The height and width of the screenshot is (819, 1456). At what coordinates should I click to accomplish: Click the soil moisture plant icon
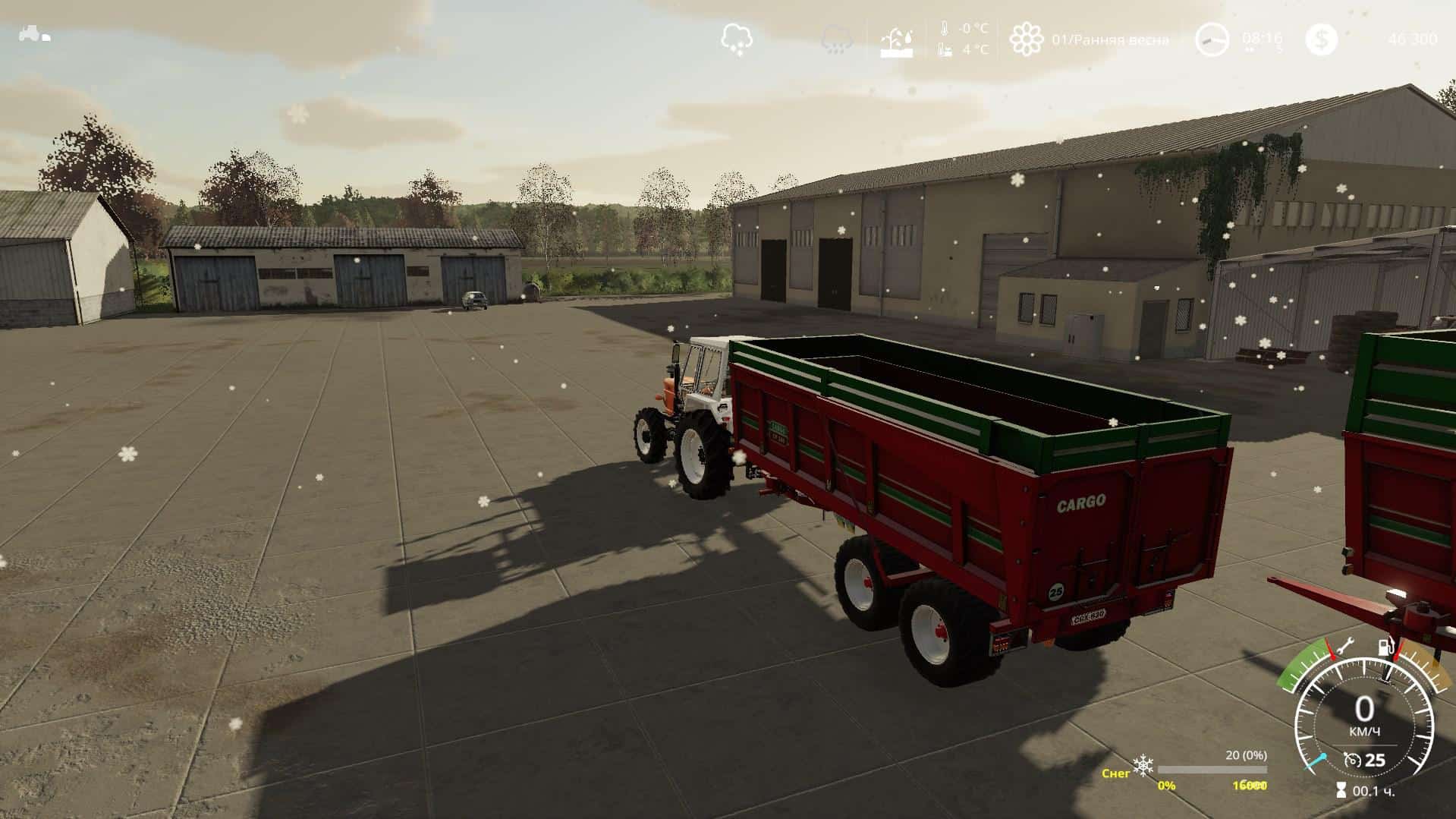(x=898, y=39)
